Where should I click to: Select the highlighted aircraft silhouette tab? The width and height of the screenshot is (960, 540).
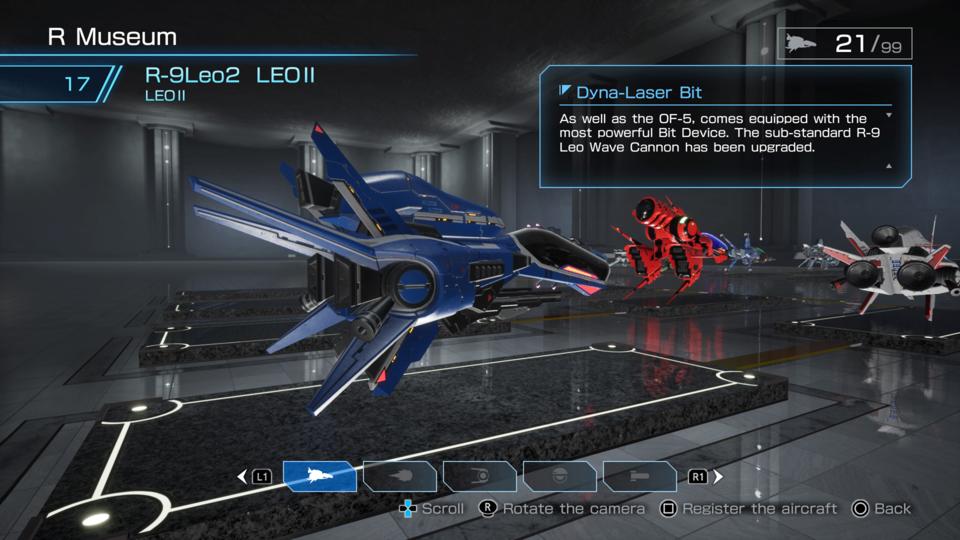(319, 476)
